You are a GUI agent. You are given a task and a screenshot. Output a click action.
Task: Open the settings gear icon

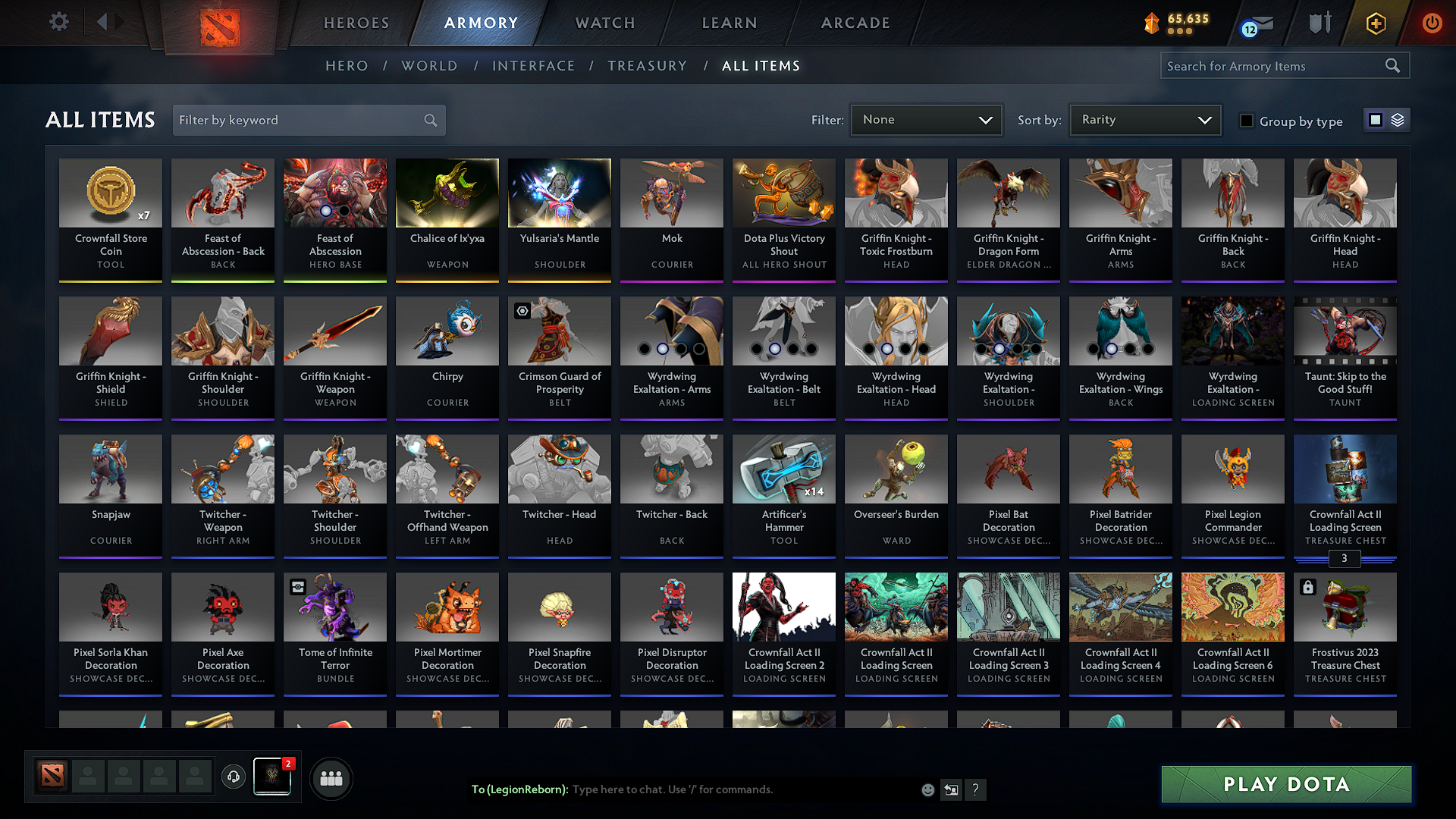(x=58, y=22)
